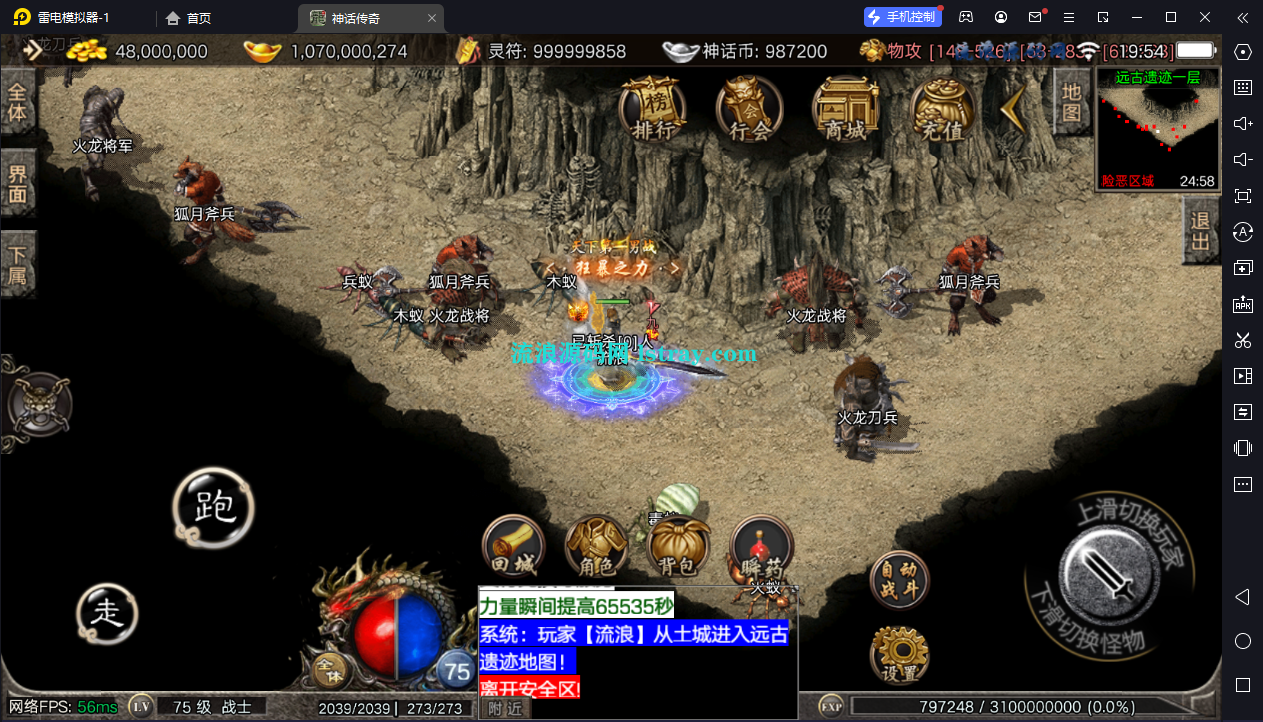
Task: Select the 全体 side tab
Action: pos(18,101)
